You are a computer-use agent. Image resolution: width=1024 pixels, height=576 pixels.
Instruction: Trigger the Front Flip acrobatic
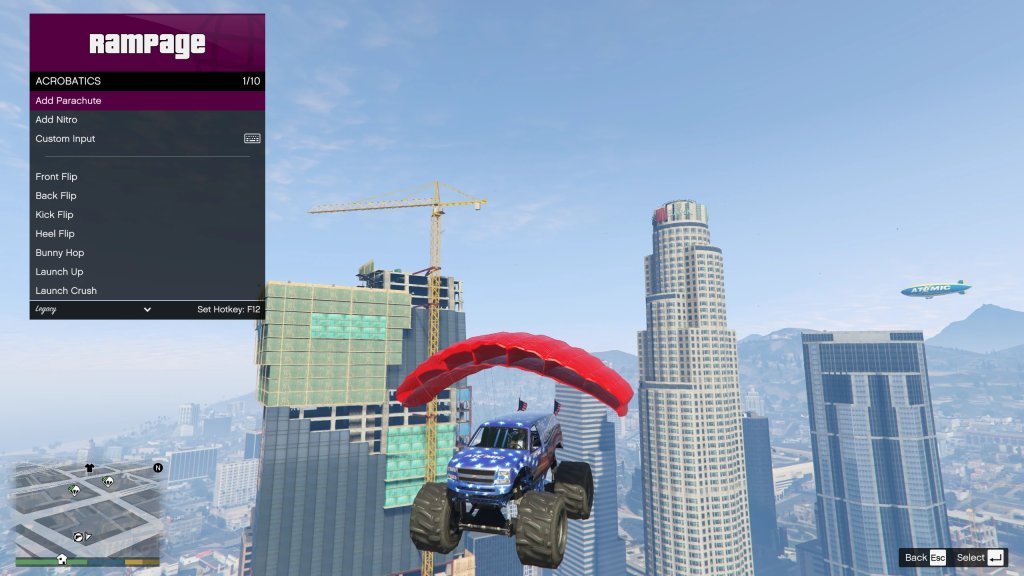(147, 177)
